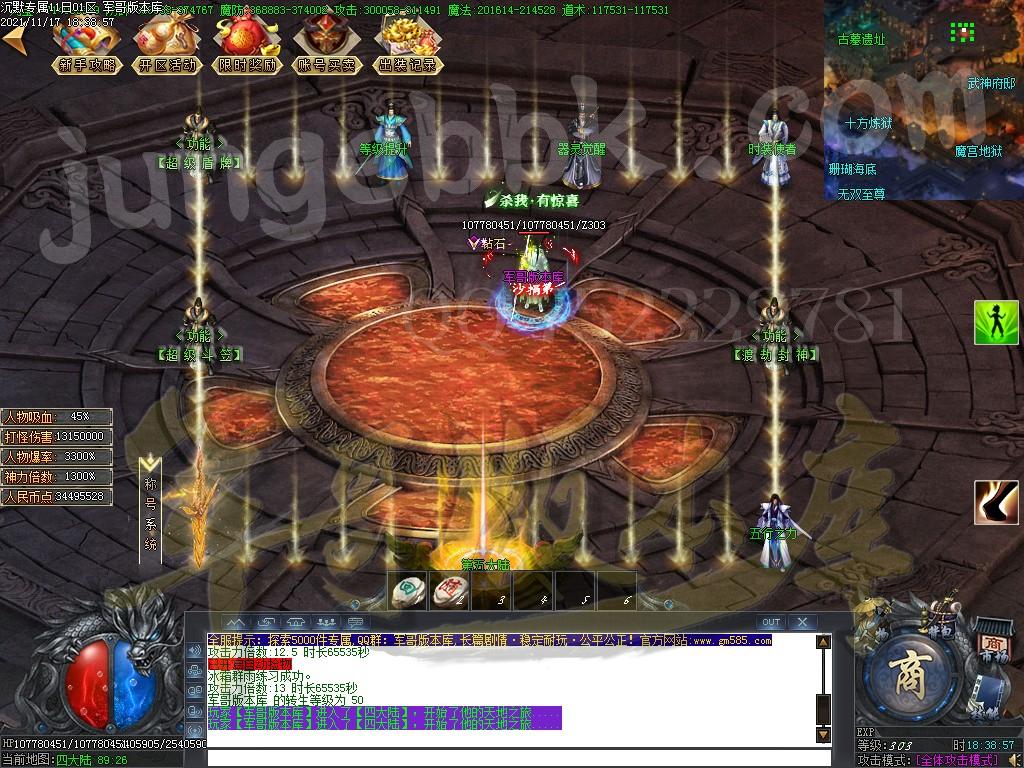
Task: Activate the flaming slash skill icon
Action: 996,502
